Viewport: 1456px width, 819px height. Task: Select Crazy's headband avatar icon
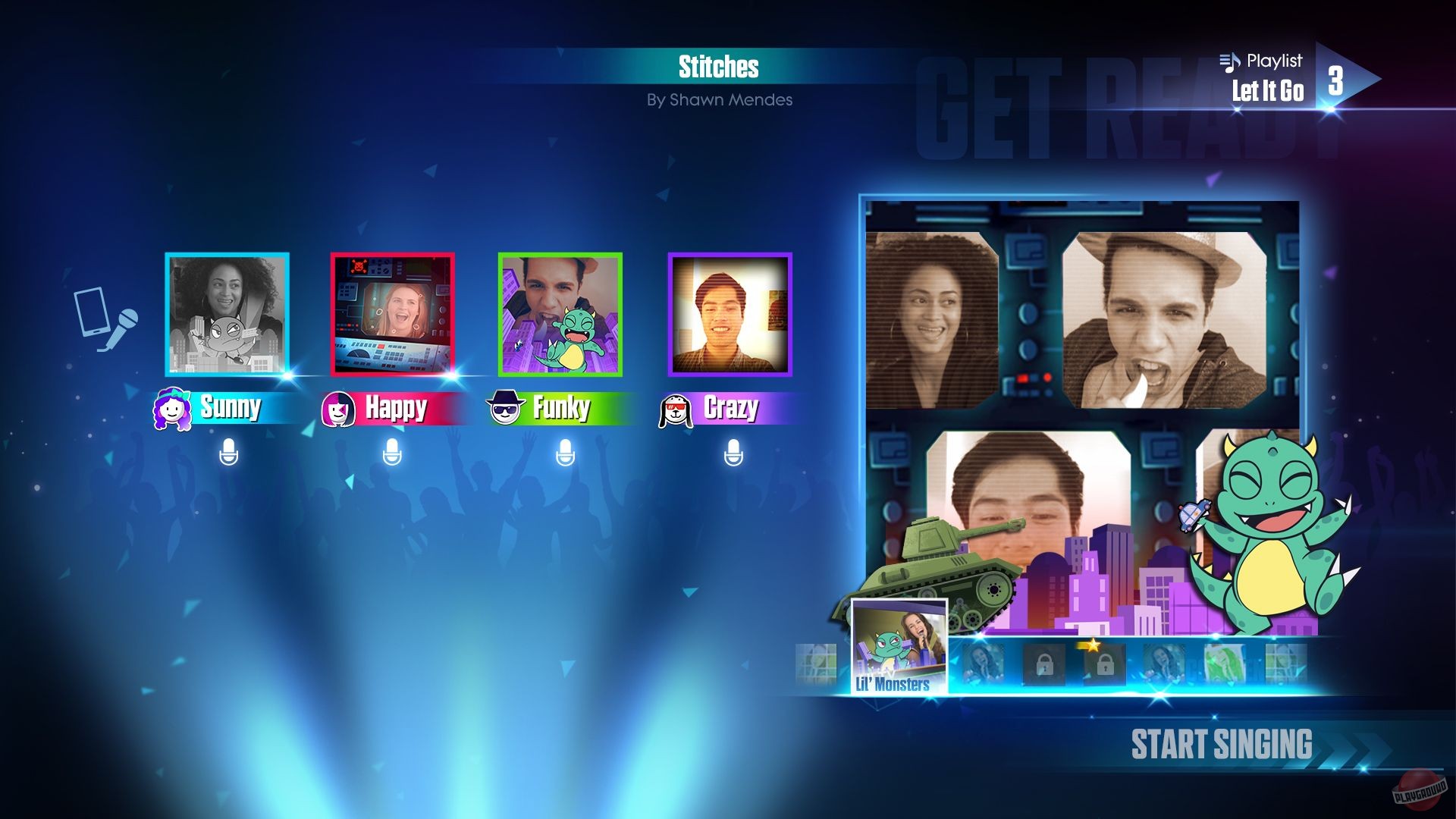(678, 408)
